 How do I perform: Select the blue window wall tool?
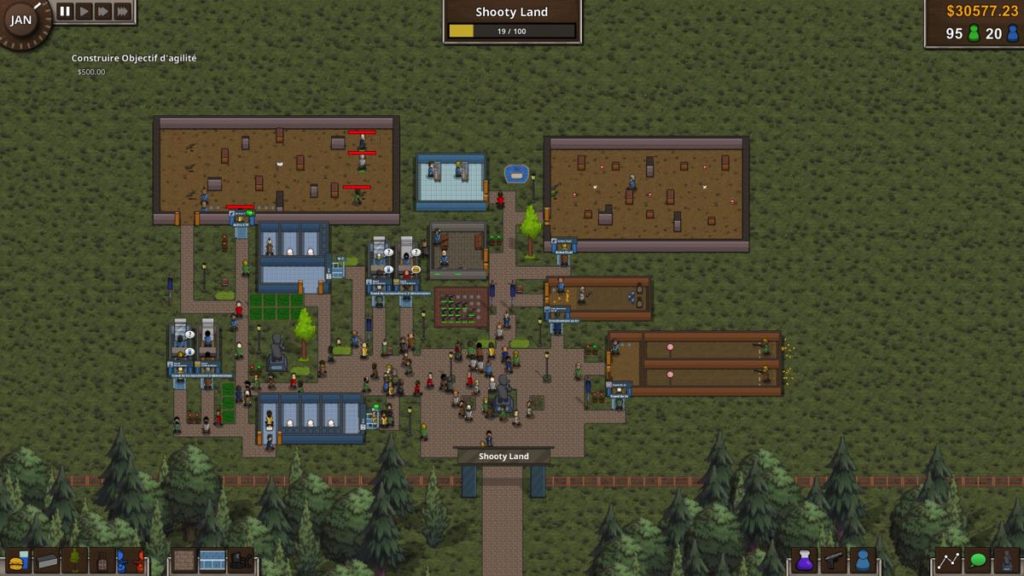click(x=212, y=561)
